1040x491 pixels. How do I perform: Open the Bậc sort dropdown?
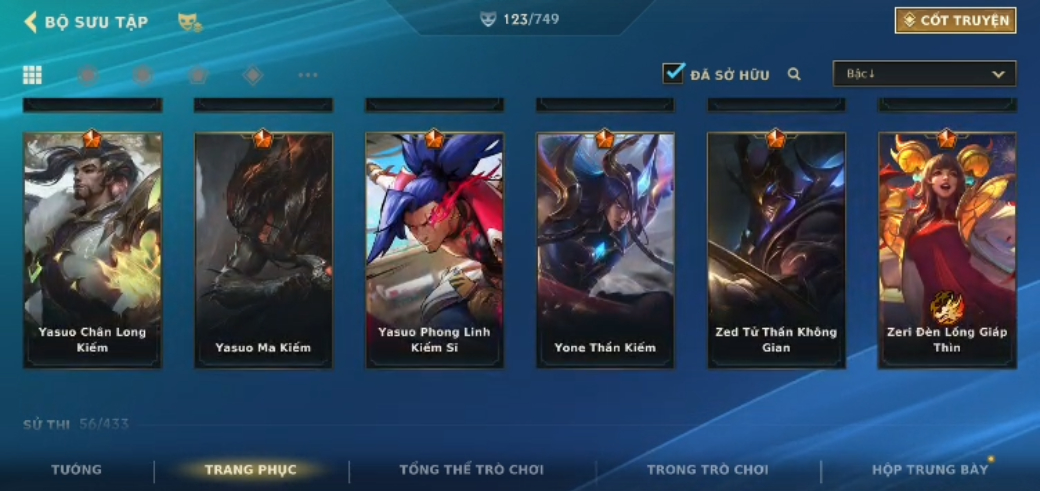924,74
